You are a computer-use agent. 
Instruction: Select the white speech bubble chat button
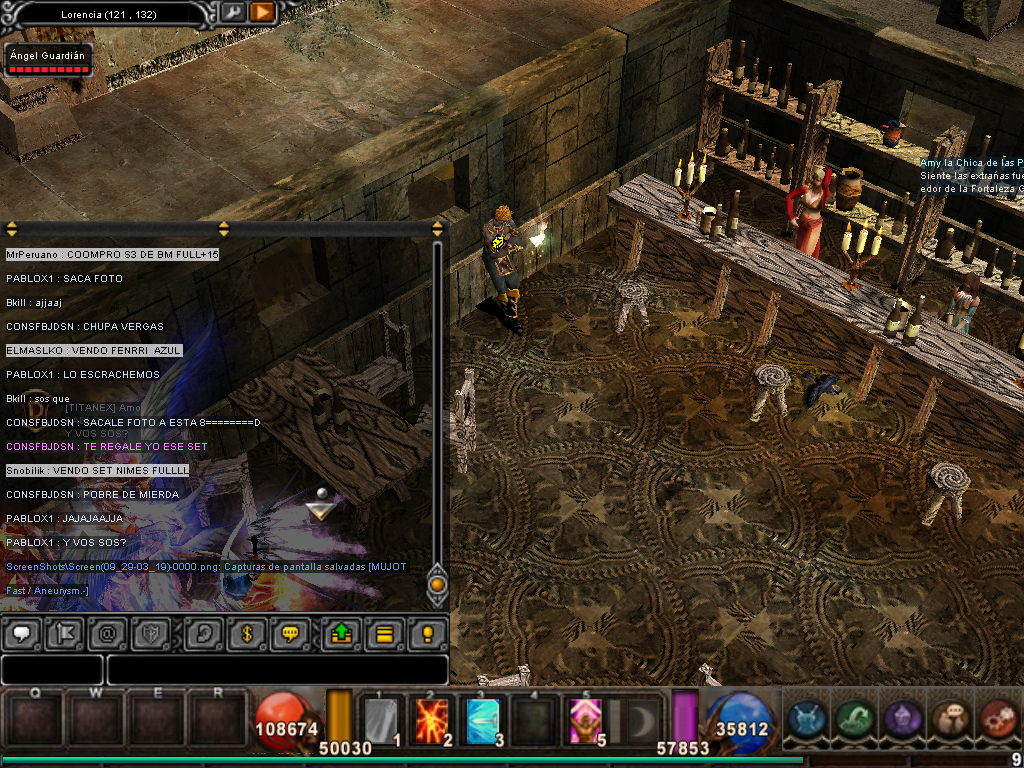(22, 633)
